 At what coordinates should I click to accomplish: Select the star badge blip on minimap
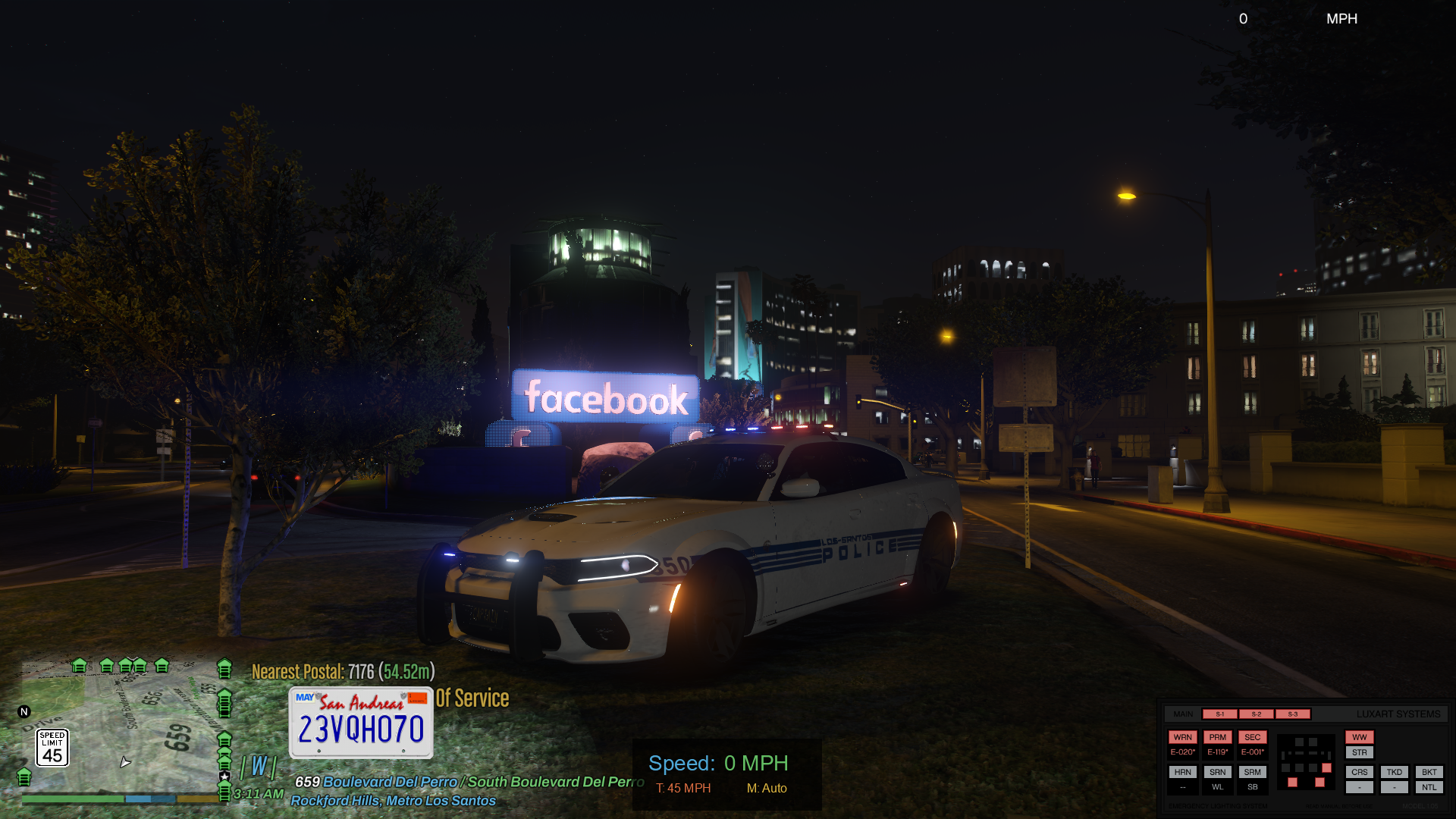click(x=224, y=777)
